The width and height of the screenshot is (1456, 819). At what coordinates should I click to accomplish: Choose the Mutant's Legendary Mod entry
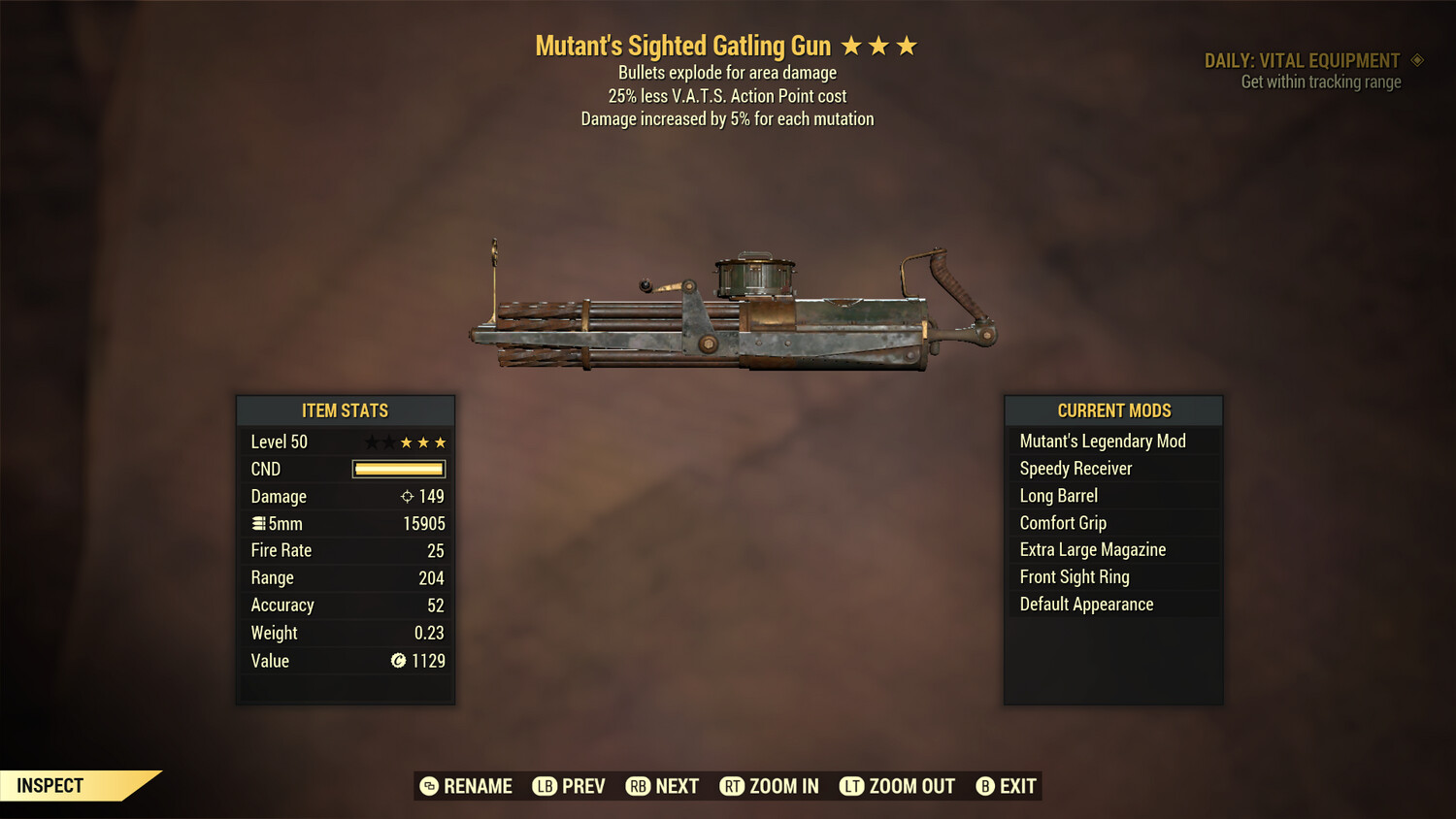pyautogui.click(x=1102, y=441)
